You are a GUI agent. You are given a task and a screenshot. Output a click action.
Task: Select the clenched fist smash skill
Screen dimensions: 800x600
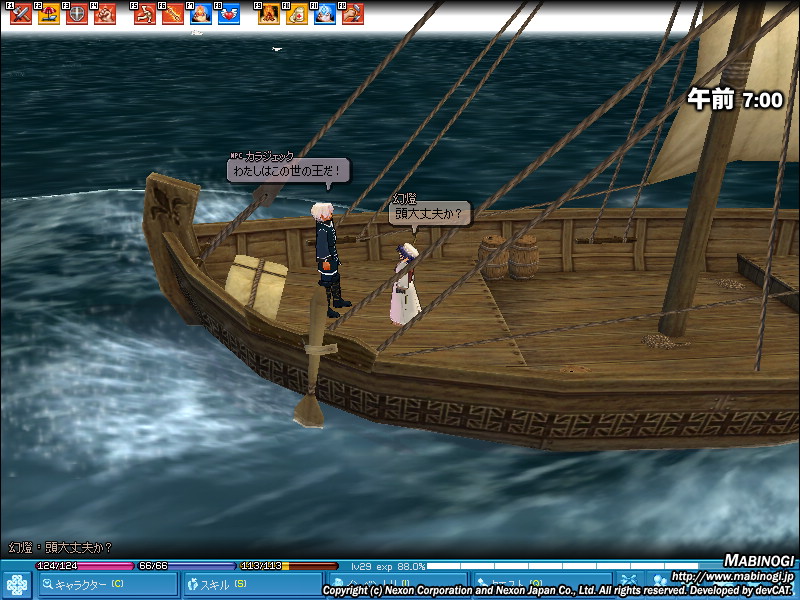pos(104,15)
